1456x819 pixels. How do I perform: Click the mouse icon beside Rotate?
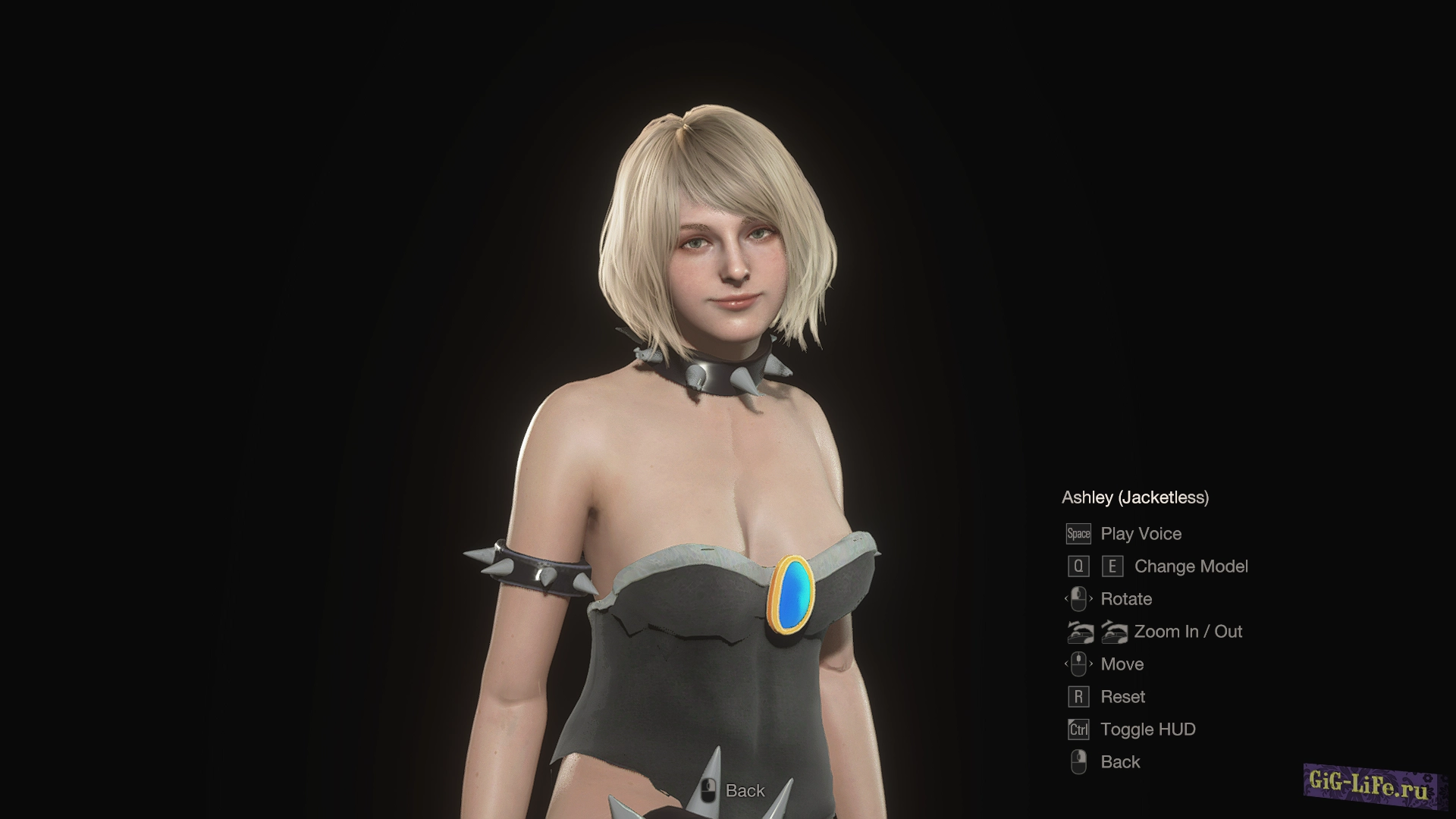click(x=1078, y=598)
